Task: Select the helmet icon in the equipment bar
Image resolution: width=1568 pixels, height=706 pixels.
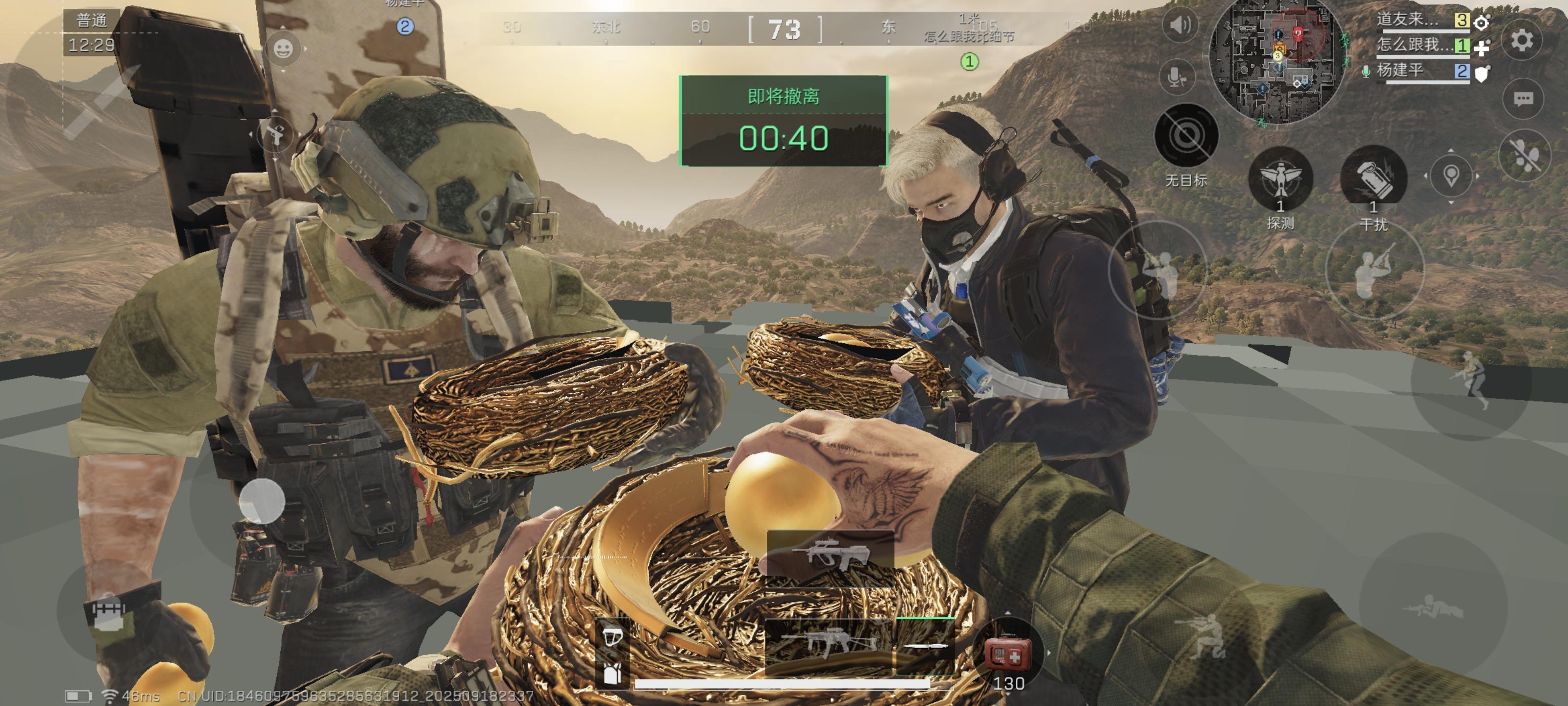Action: 613,638
